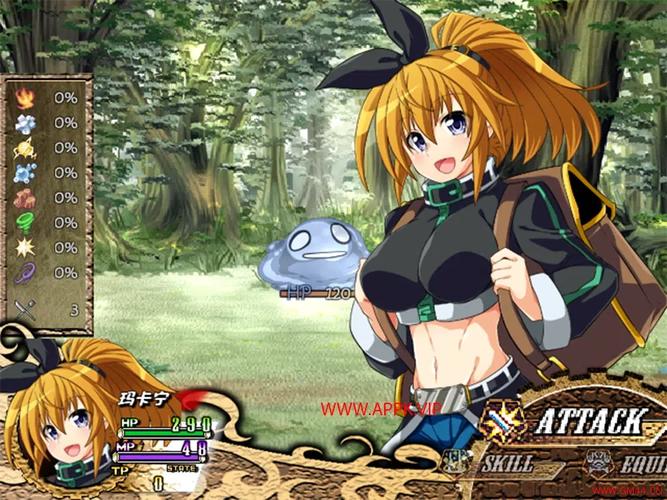Image resolution: width=667 pixels, height=500 pixels.
Task: Choose the ATTACK command
Action: [586, 422]
